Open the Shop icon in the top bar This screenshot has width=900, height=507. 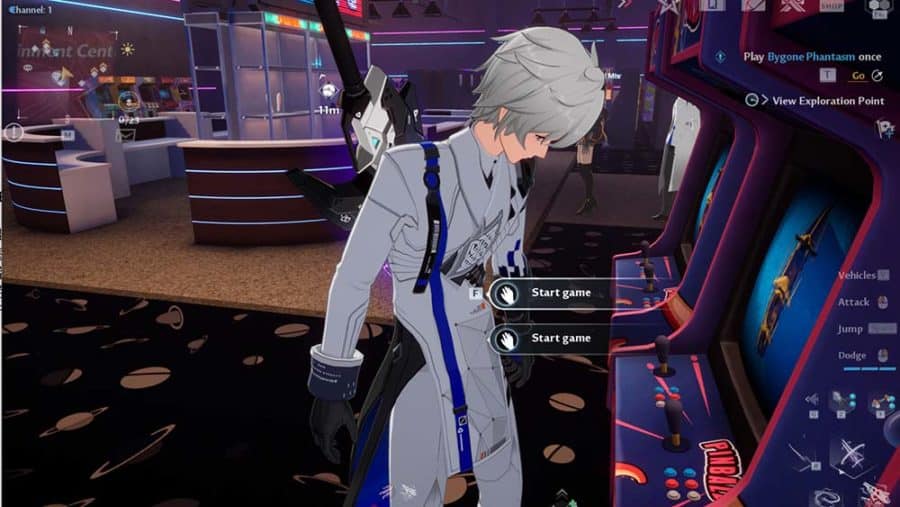click(x=832, y=6)
